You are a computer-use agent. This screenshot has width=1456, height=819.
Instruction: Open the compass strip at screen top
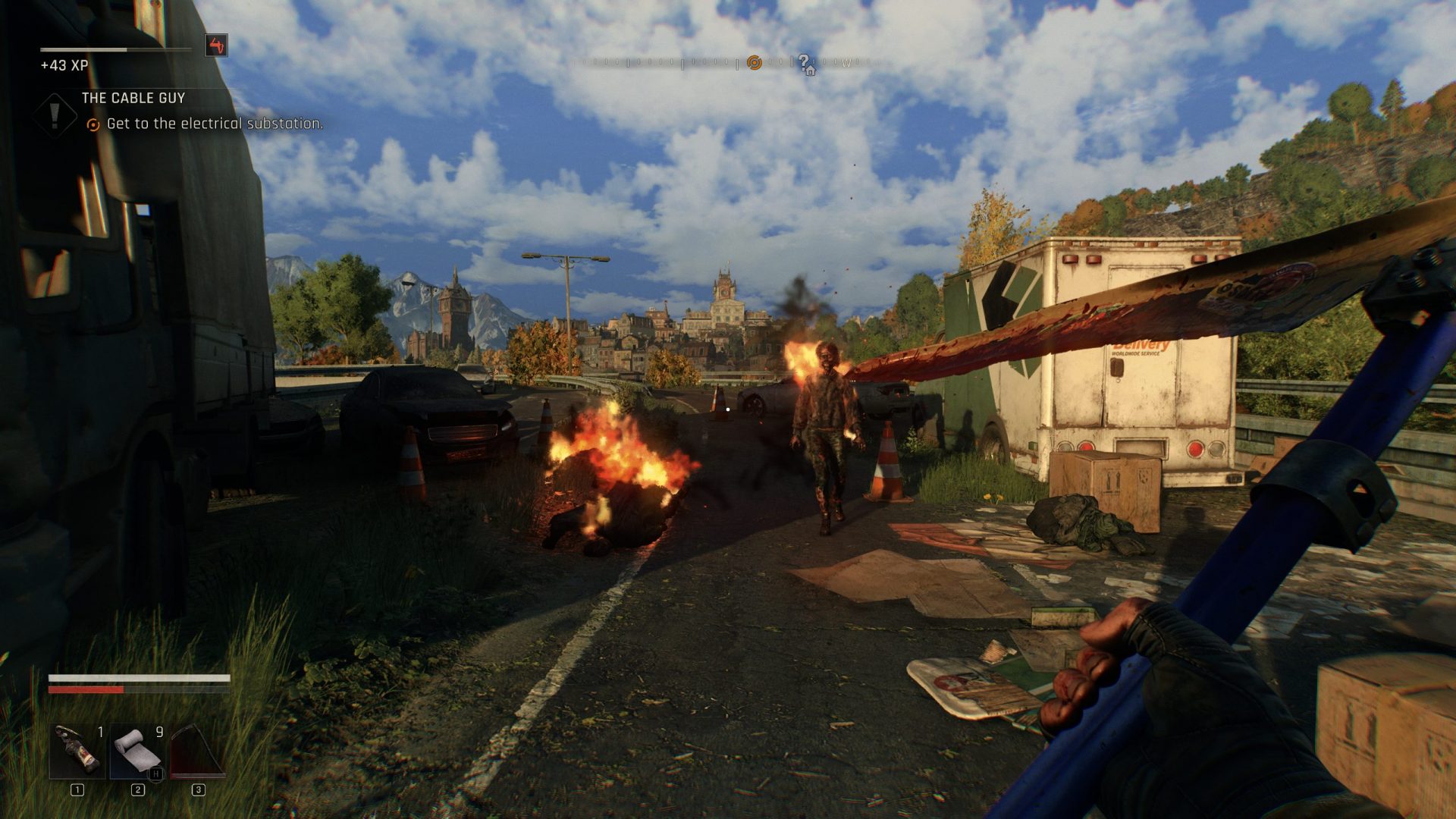point(728,61)
